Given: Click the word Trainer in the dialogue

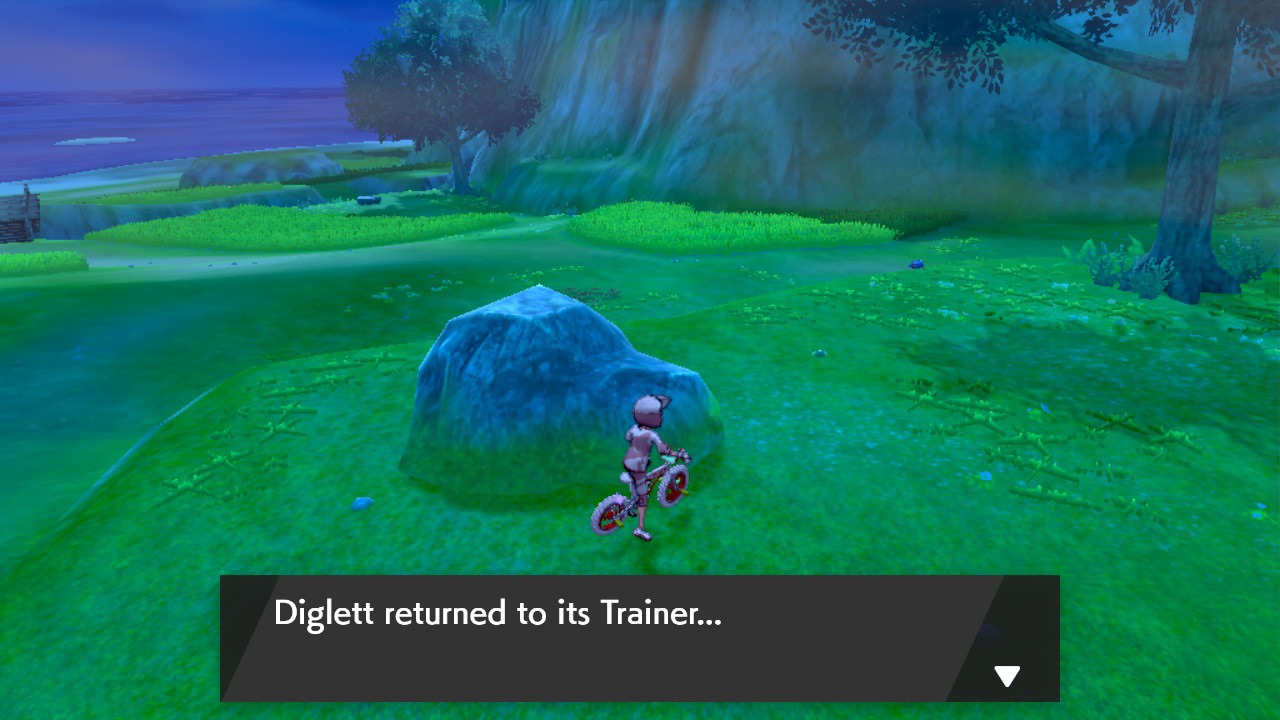Looking at the screenshot, I should (651, 613).
